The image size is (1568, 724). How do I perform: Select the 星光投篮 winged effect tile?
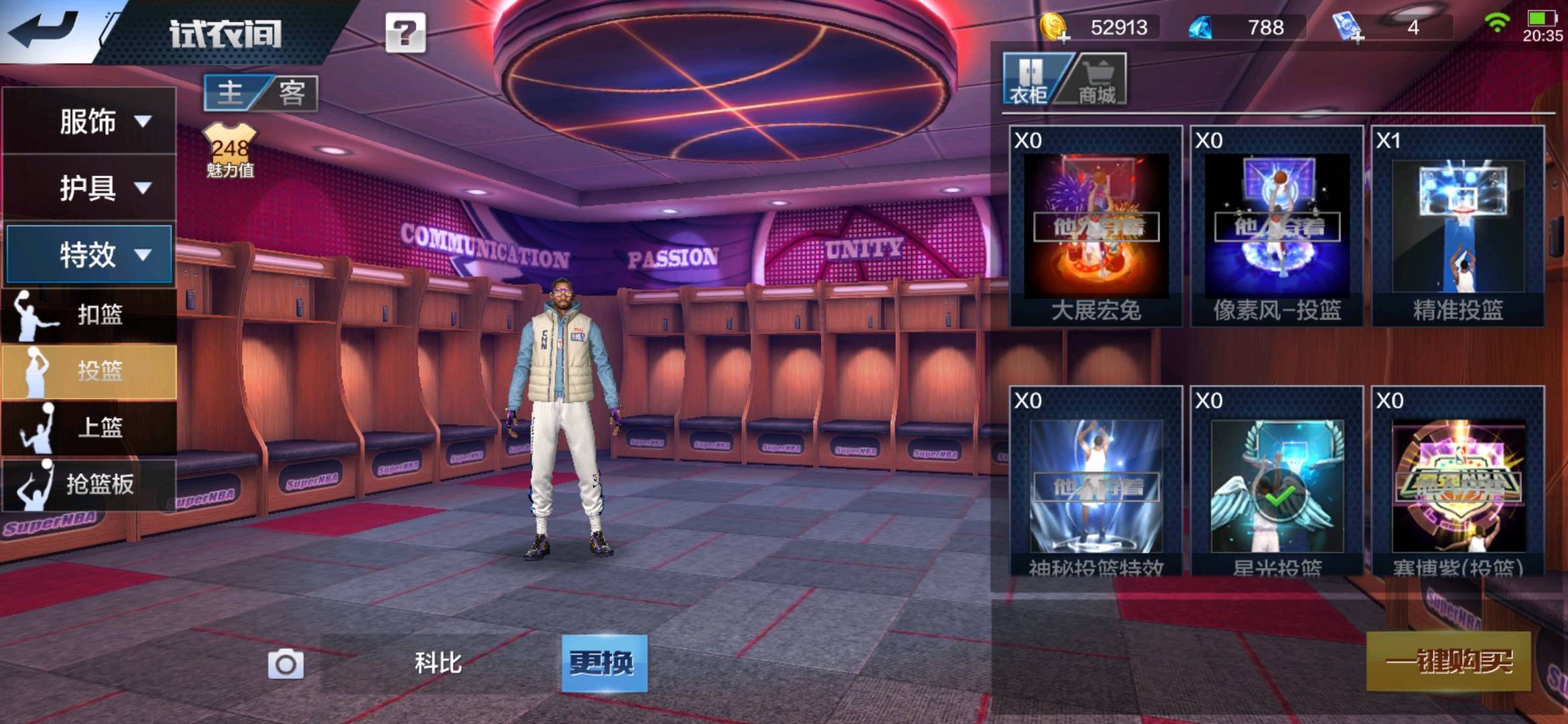point(1277,486)
